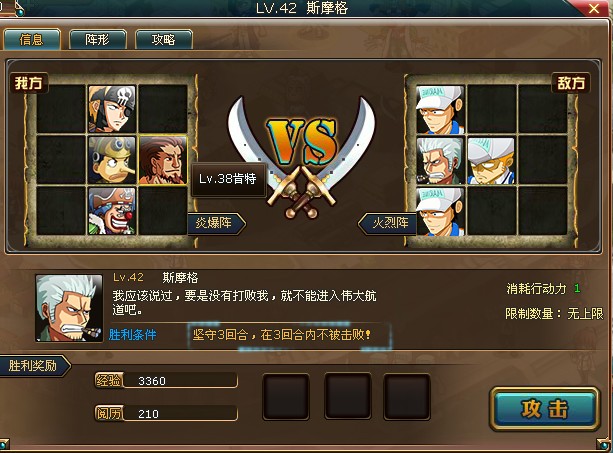Select the clown-faced pirate unit
This screenshot has width=613, height=453.
tap(112, 211)
